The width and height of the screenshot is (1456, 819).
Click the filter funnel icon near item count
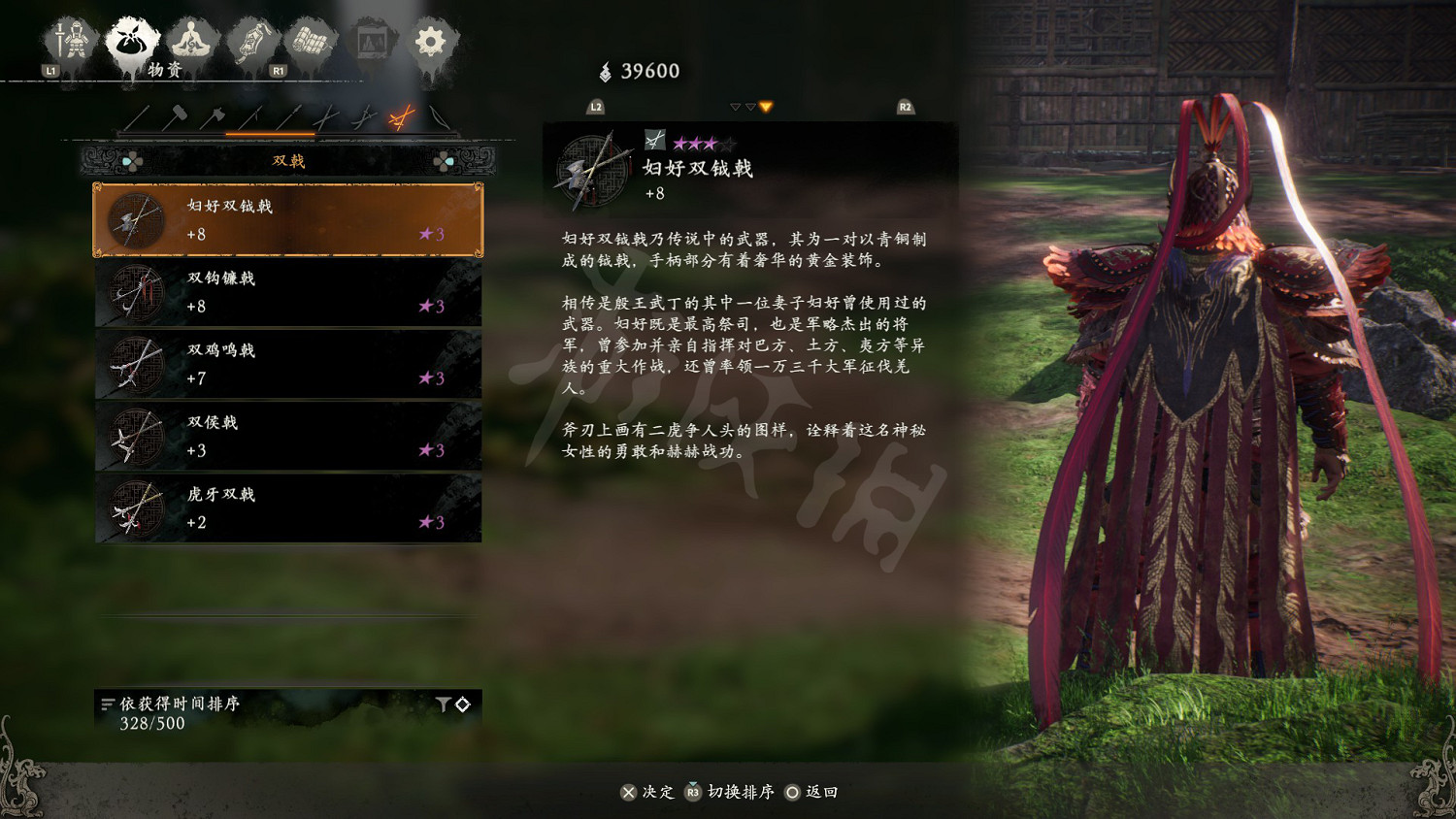click(443, 704)
